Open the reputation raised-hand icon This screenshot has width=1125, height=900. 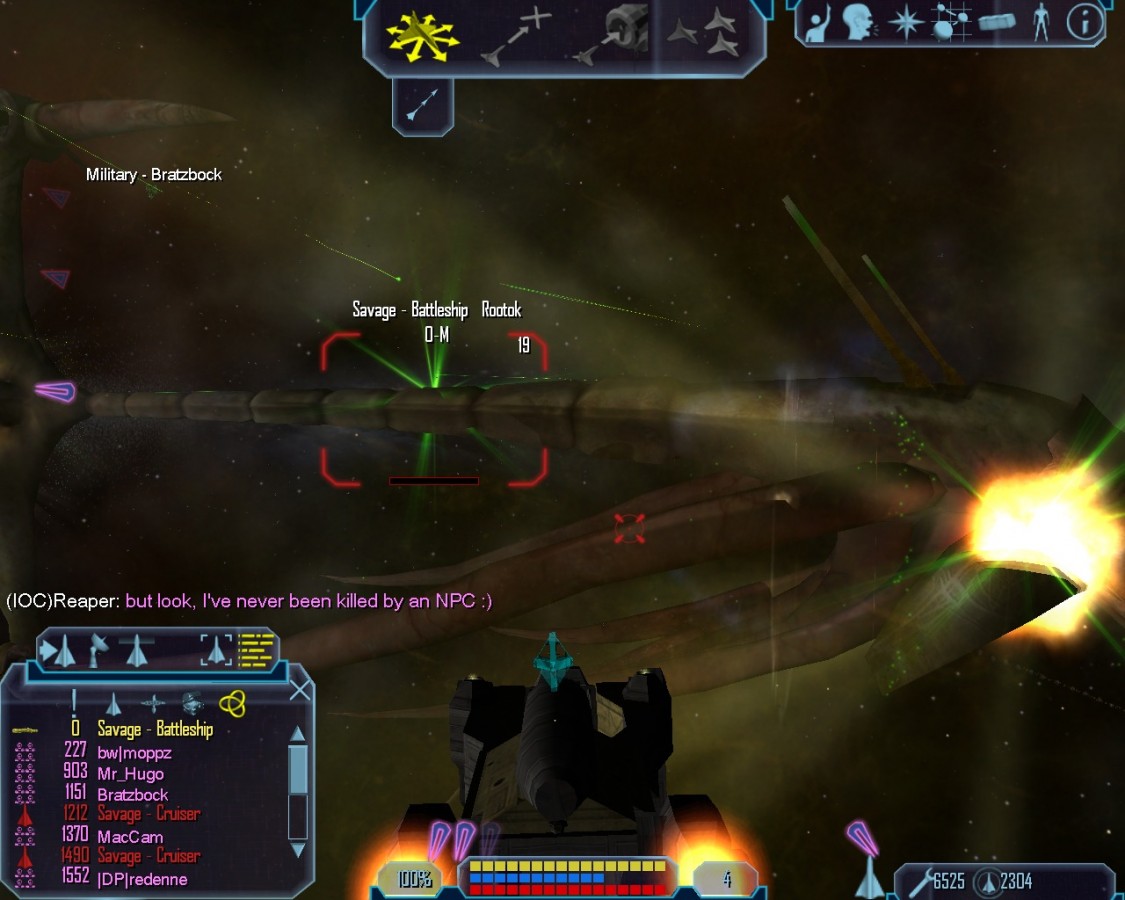[x=820, y=23]
